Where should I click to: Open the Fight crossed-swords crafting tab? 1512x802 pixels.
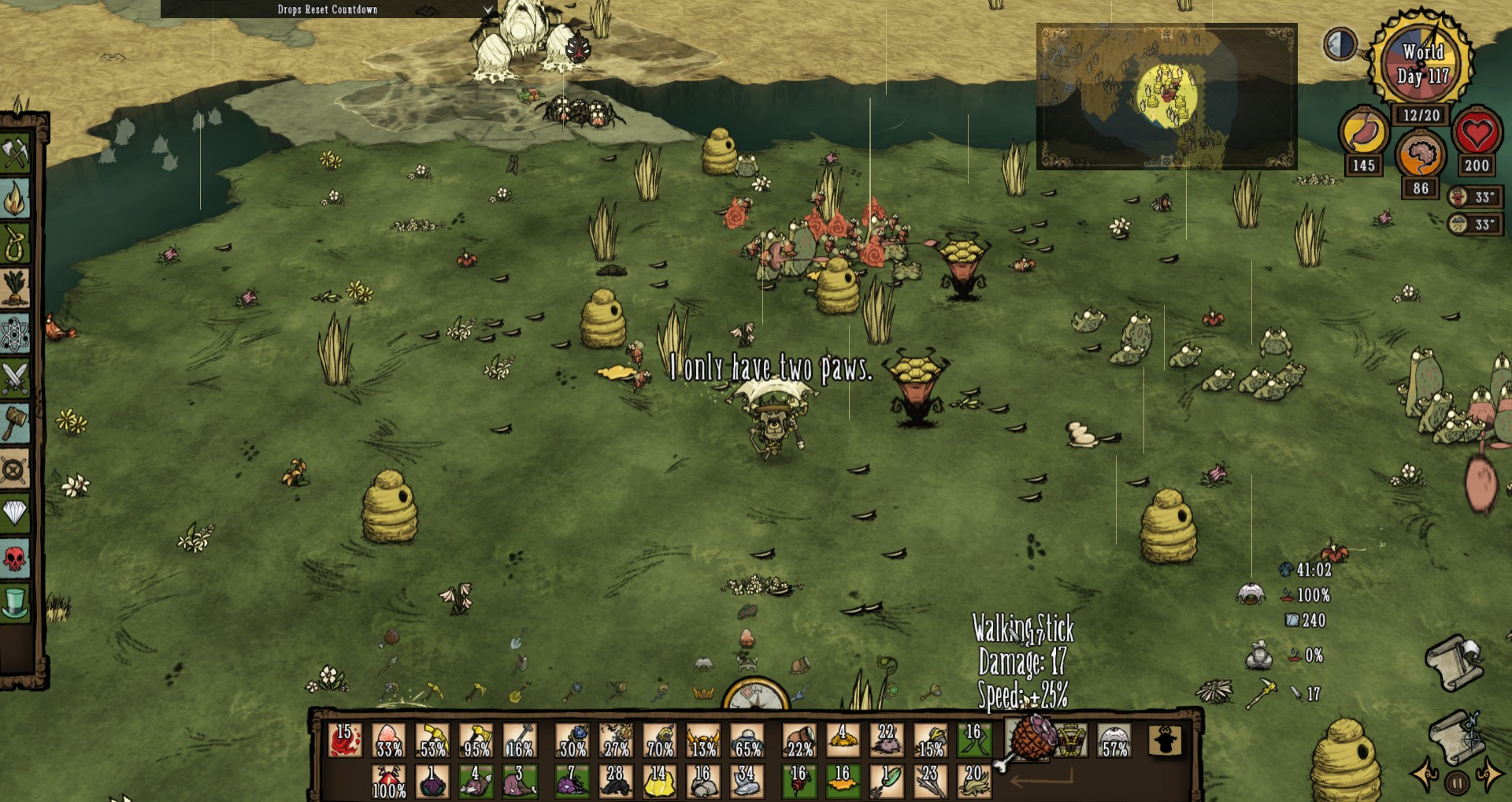click(15, 379)
